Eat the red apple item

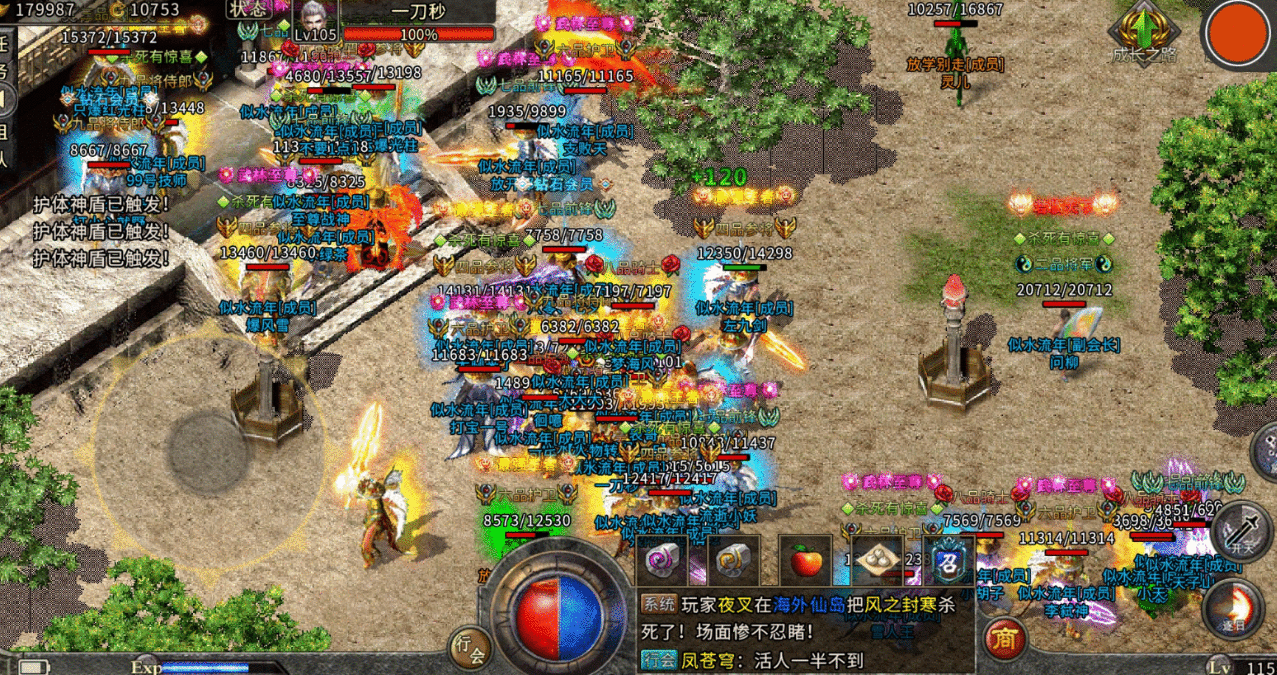click(806, 560)
